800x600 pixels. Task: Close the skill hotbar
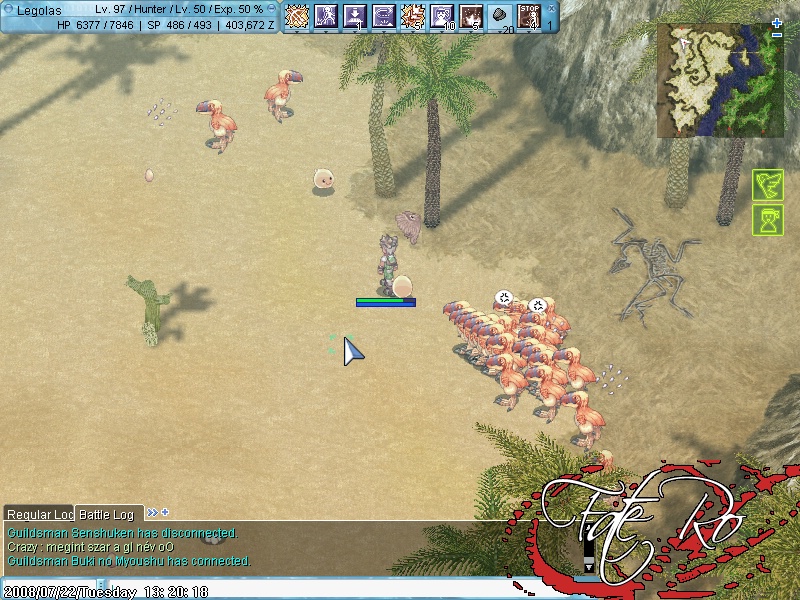click(550, 7)
